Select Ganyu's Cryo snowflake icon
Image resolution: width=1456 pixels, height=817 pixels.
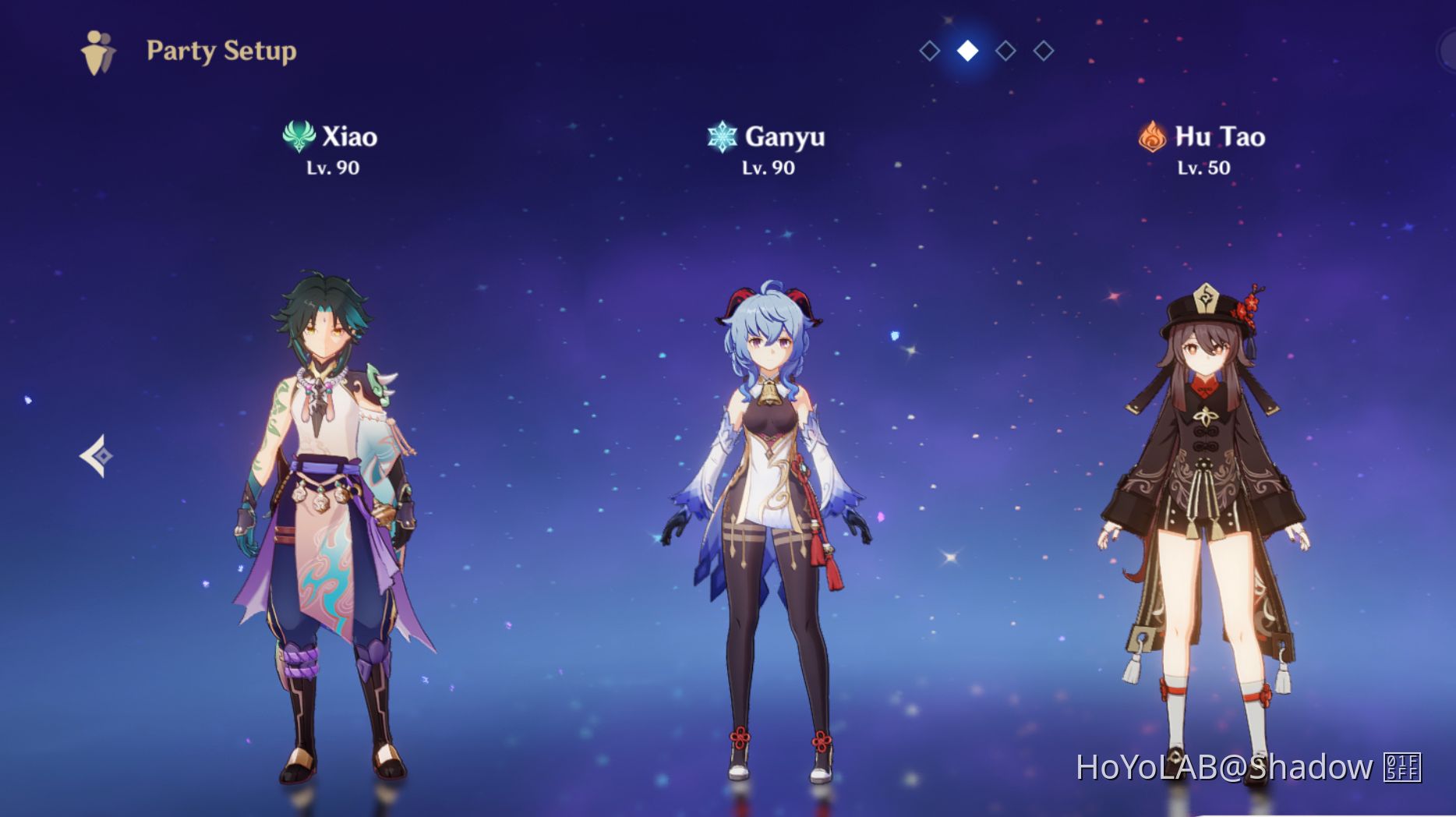point(722,136)
